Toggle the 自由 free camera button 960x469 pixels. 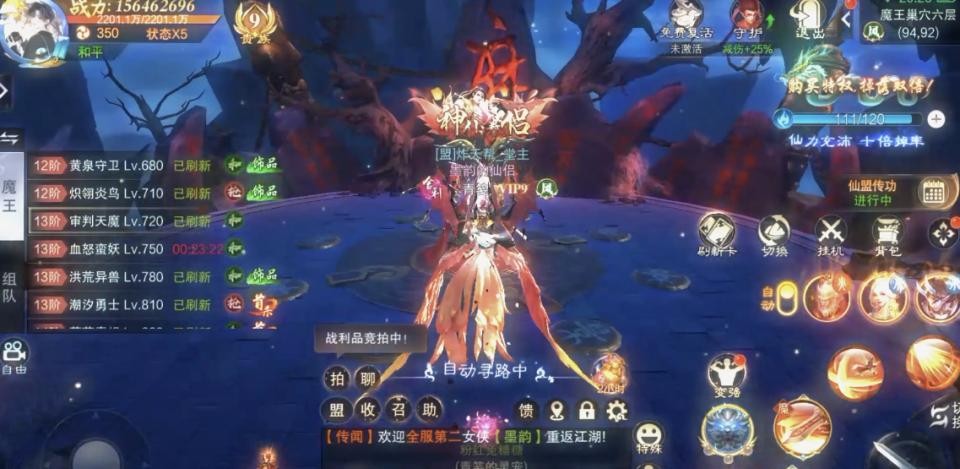coord(14,353)
